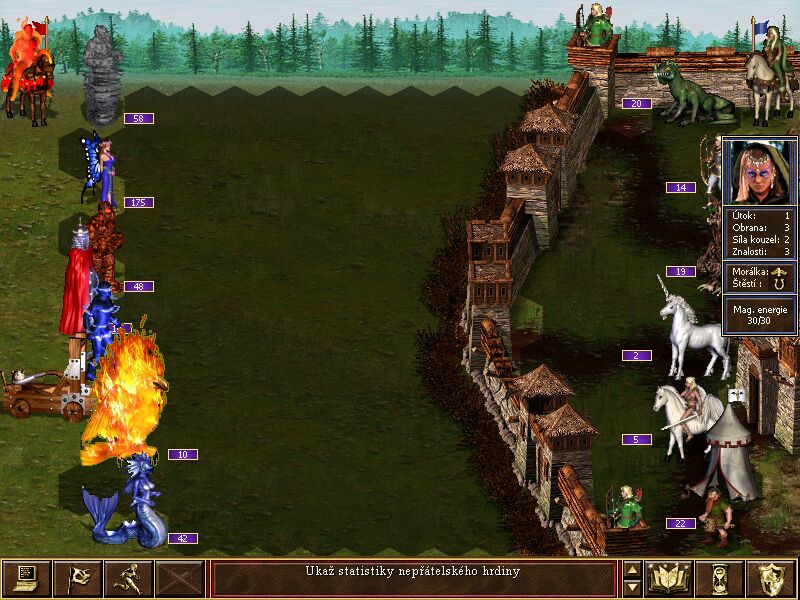800x600 pixels.
Task: Open the spellbook to cast a spell
Action: (x=669, y=578)
